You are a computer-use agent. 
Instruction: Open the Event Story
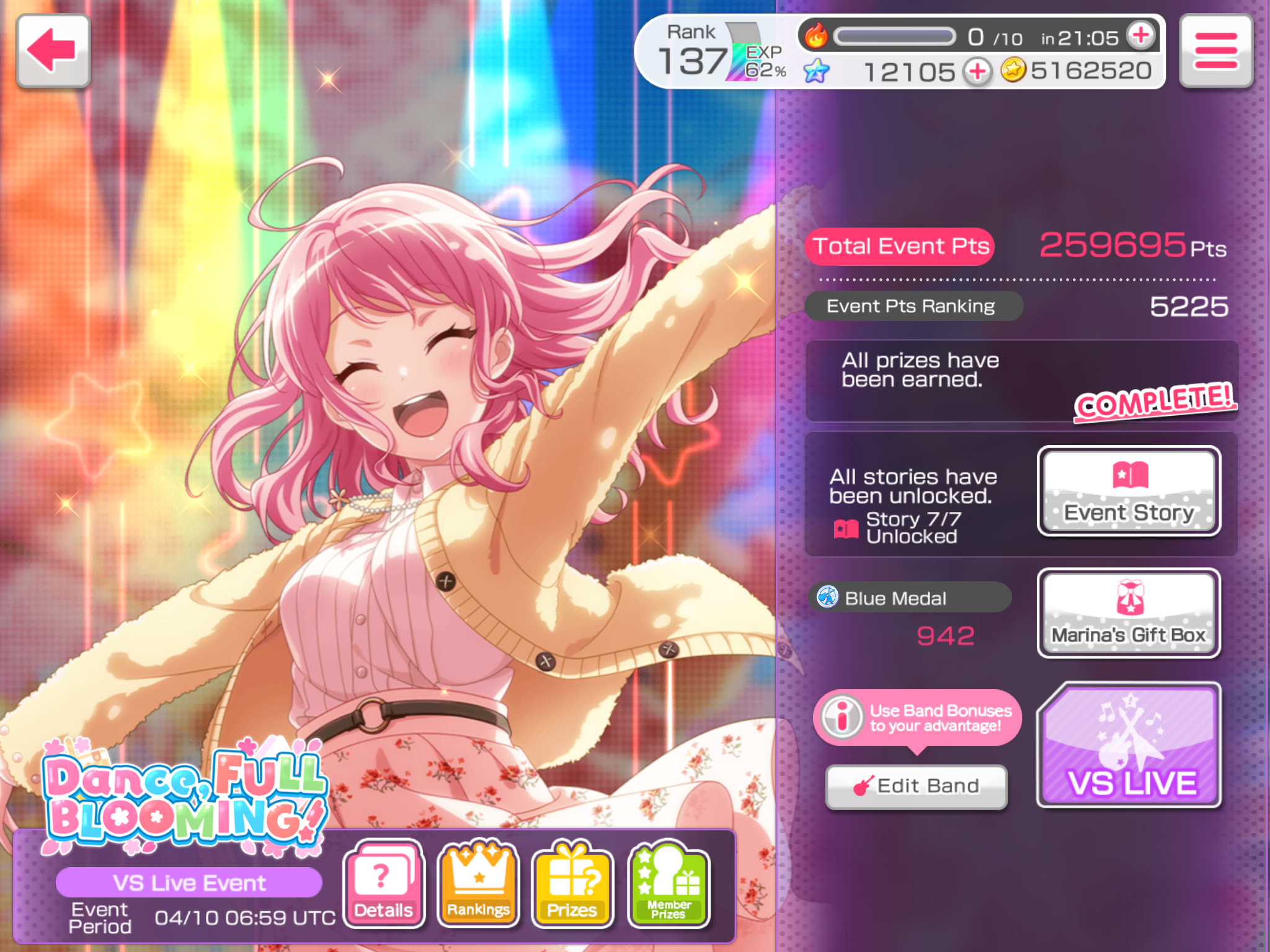(1129, 491)
